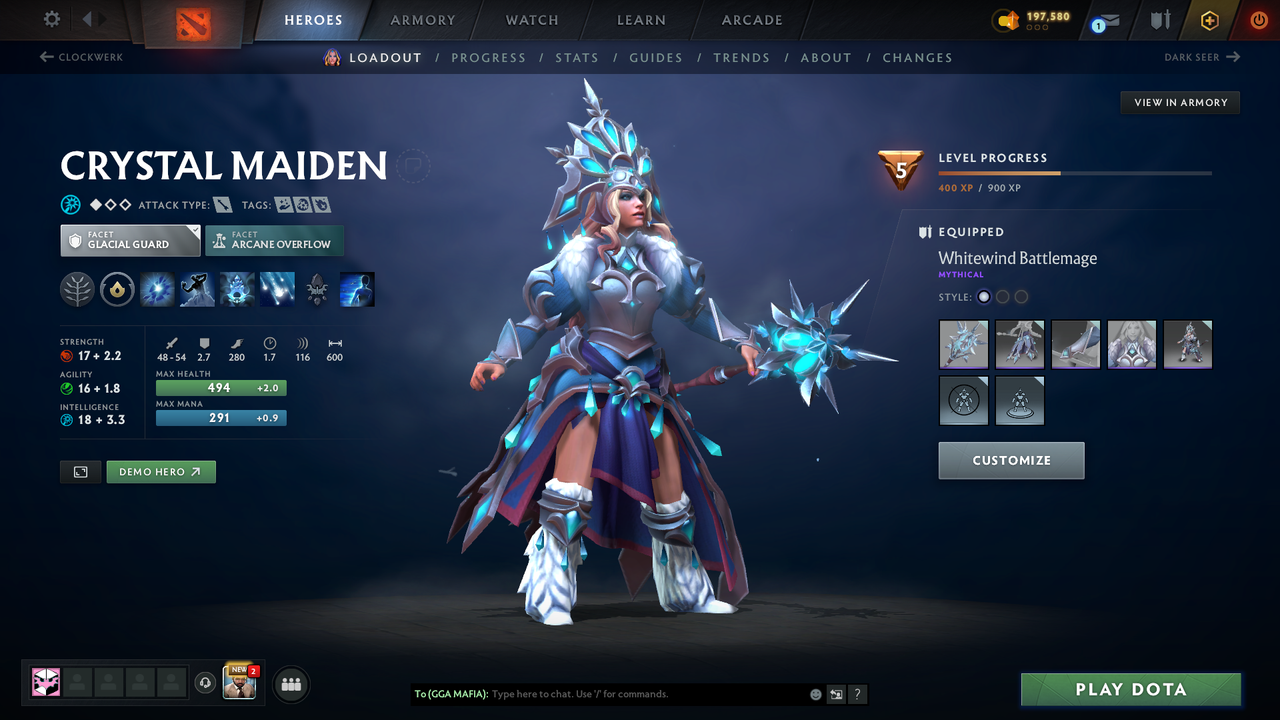Open VIEW IN ARMORY link
Image resolution: width=1280 pixels, height=720 pixels.
[x=1180, y=102]
